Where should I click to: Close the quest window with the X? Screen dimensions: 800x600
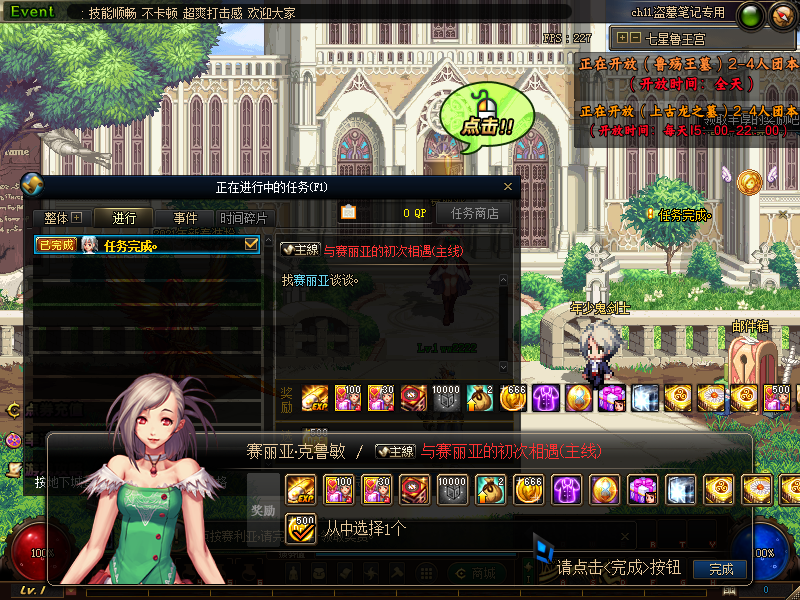pos(508,186)
